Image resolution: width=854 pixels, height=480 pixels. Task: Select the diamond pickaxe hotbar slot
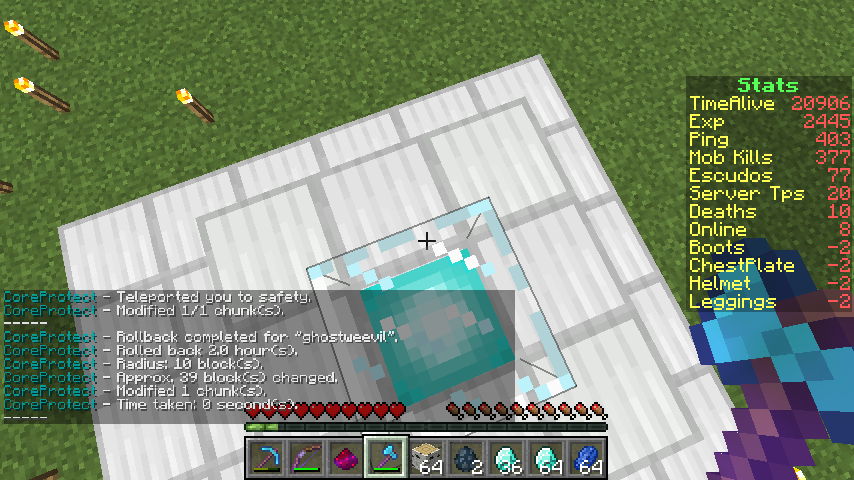point(266,458)
